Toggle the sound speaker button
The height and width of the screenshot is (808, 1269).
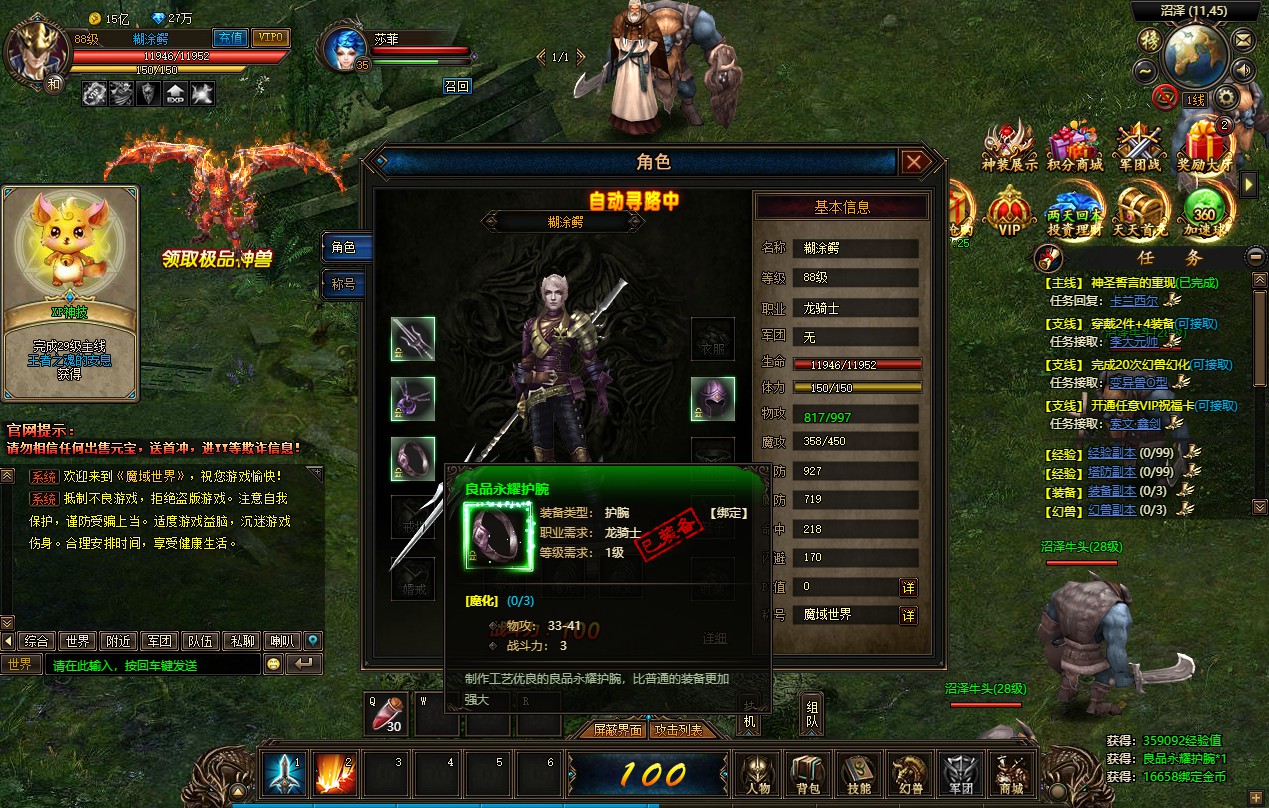pos(1243,69)
